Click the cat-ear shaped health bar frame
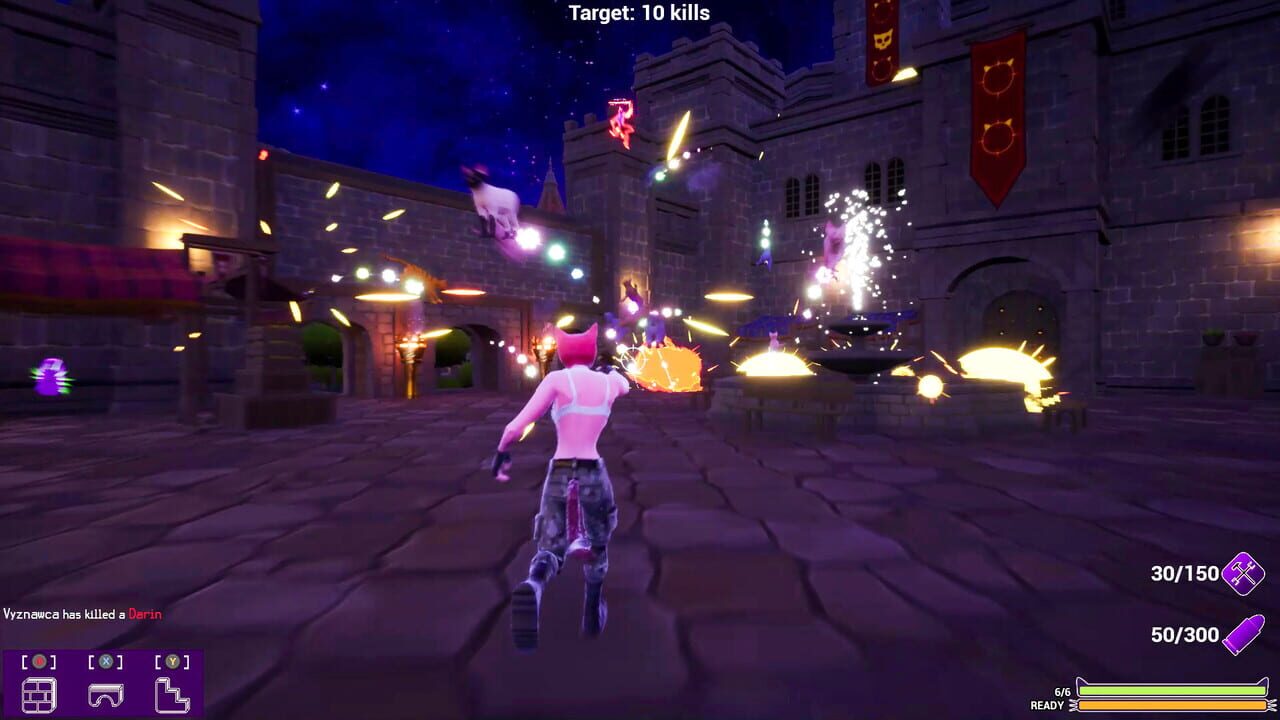This screenshot has height=720, width=1280. click(x=1080, y=681)
